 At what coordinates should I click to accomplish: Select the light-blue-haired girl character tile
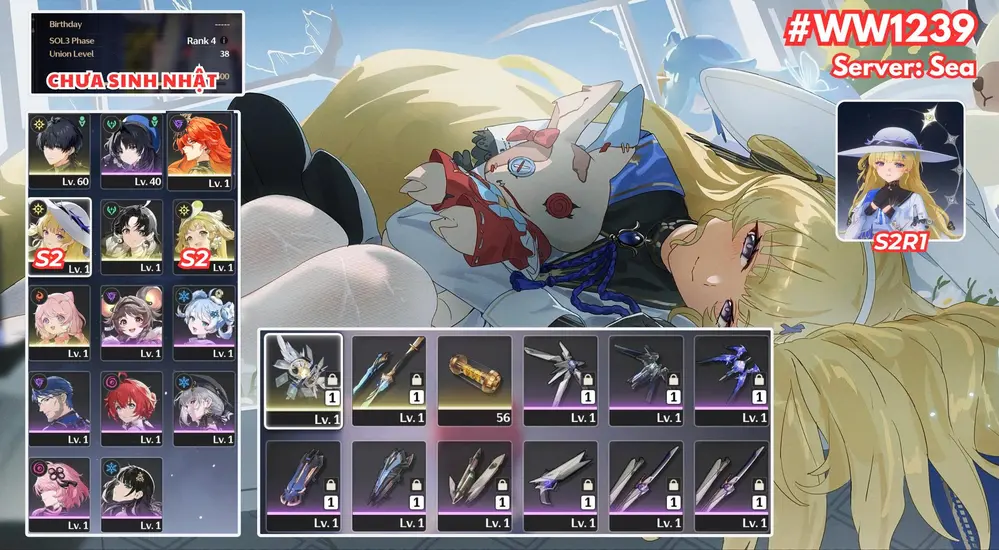(x=204, y=322)
